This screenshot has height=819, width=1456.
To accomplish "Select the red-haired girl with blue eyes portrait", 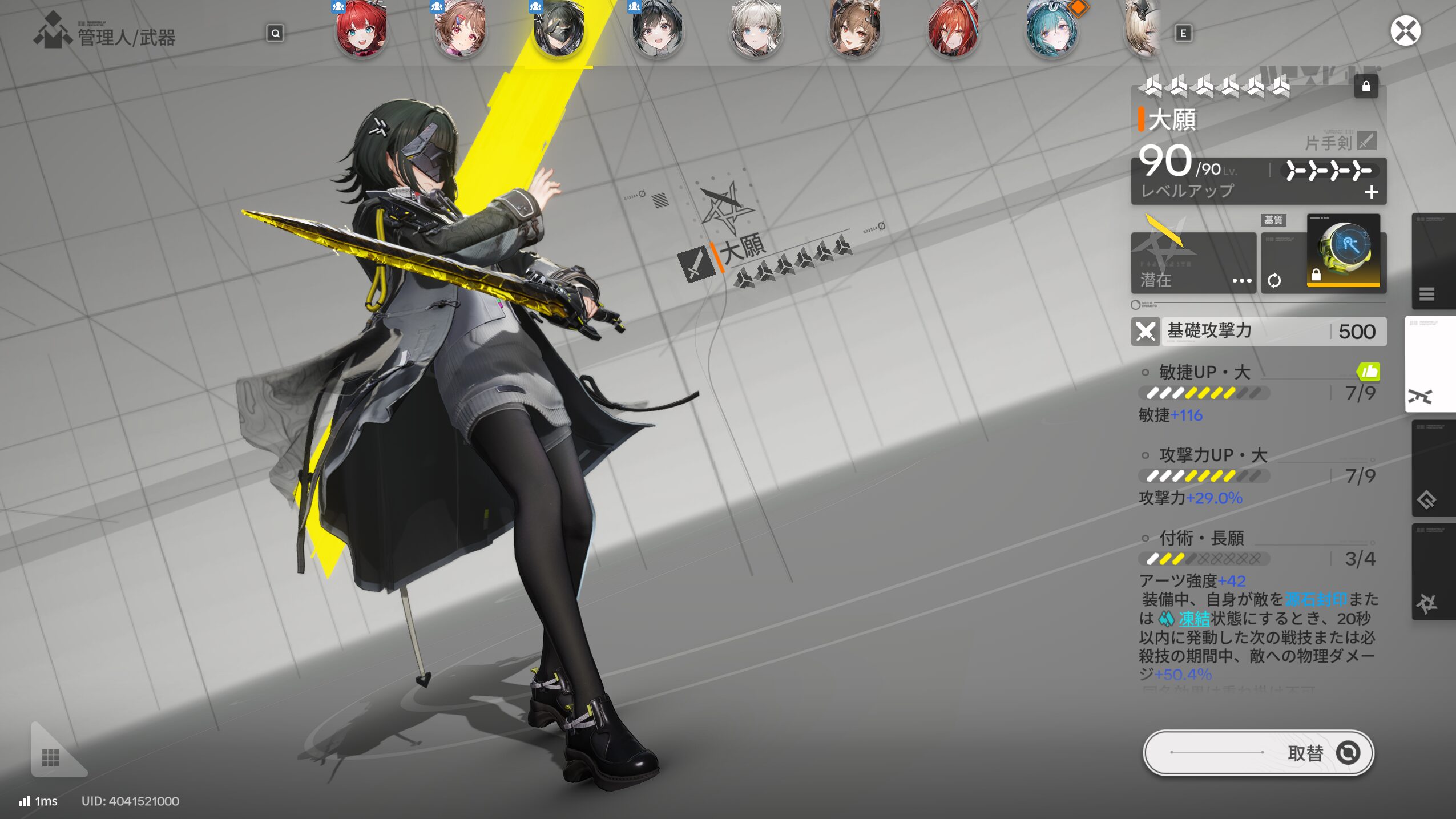I will point(361,30).
